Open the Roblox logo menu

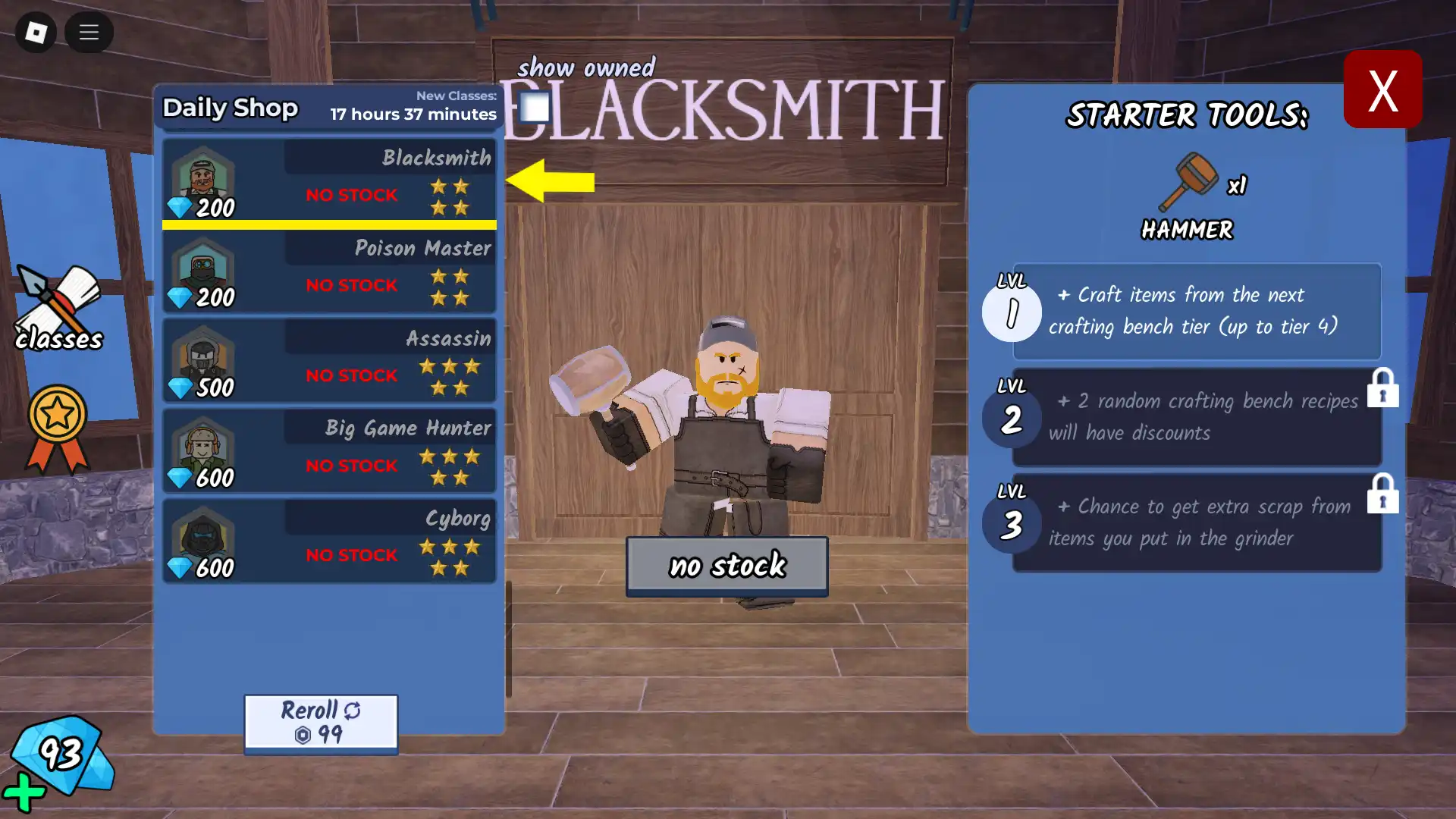(36, 33)
